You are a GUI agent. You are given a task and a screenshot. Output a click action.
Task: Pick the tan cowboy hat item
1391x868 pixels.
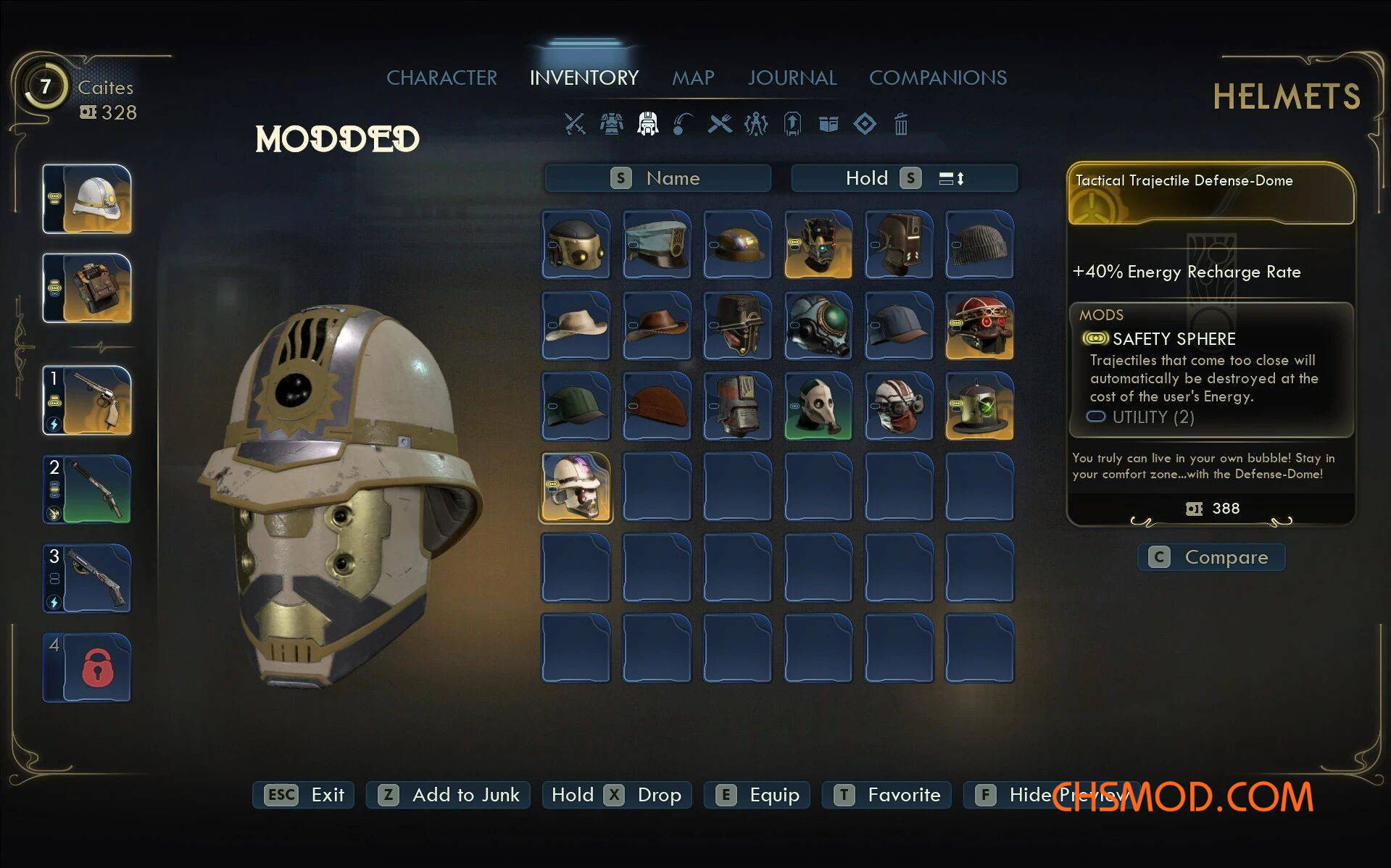576,325
